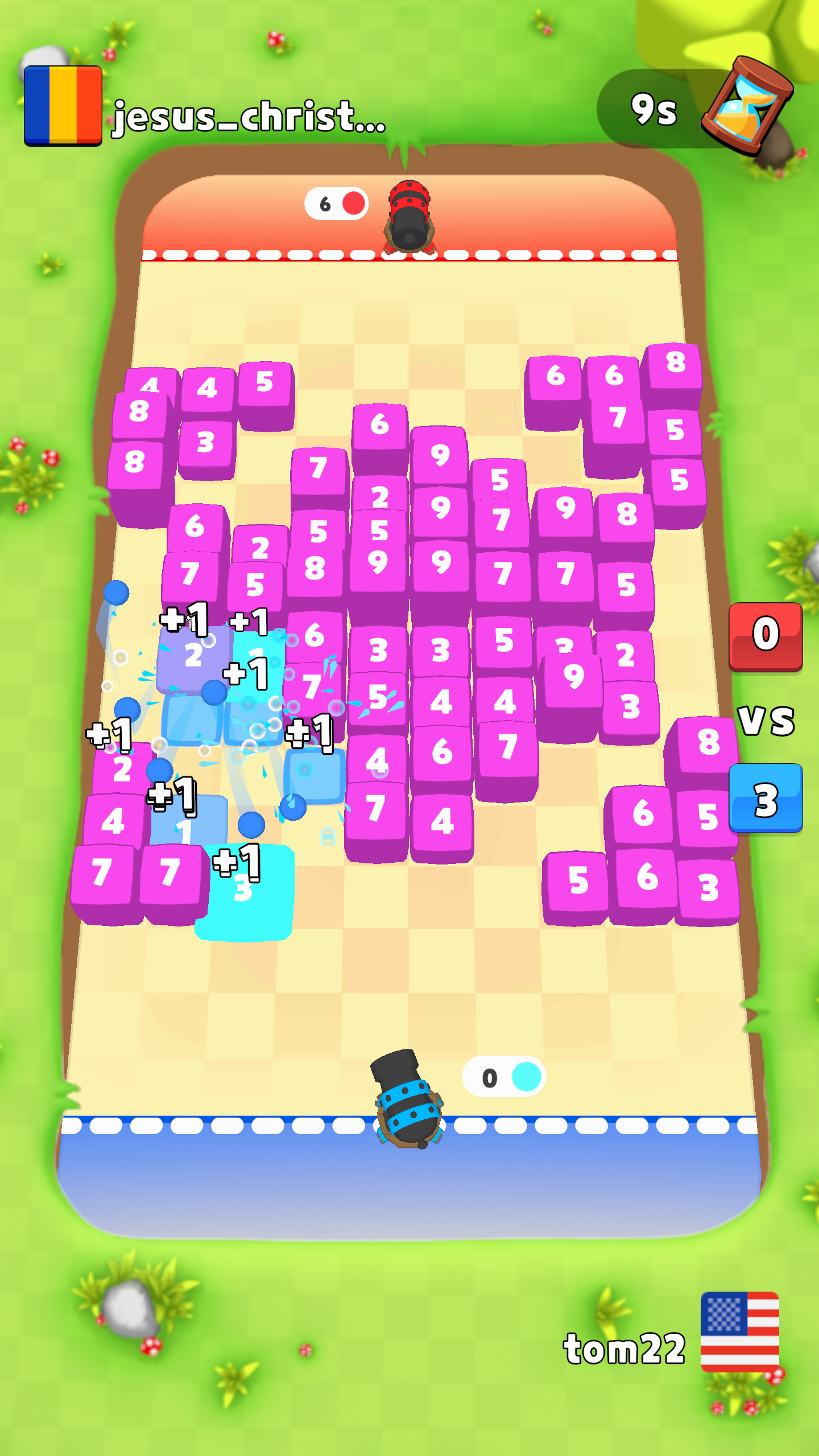Tap the red ammo counter showing 6
819x1456 pixels.
(x=336, y=204)
